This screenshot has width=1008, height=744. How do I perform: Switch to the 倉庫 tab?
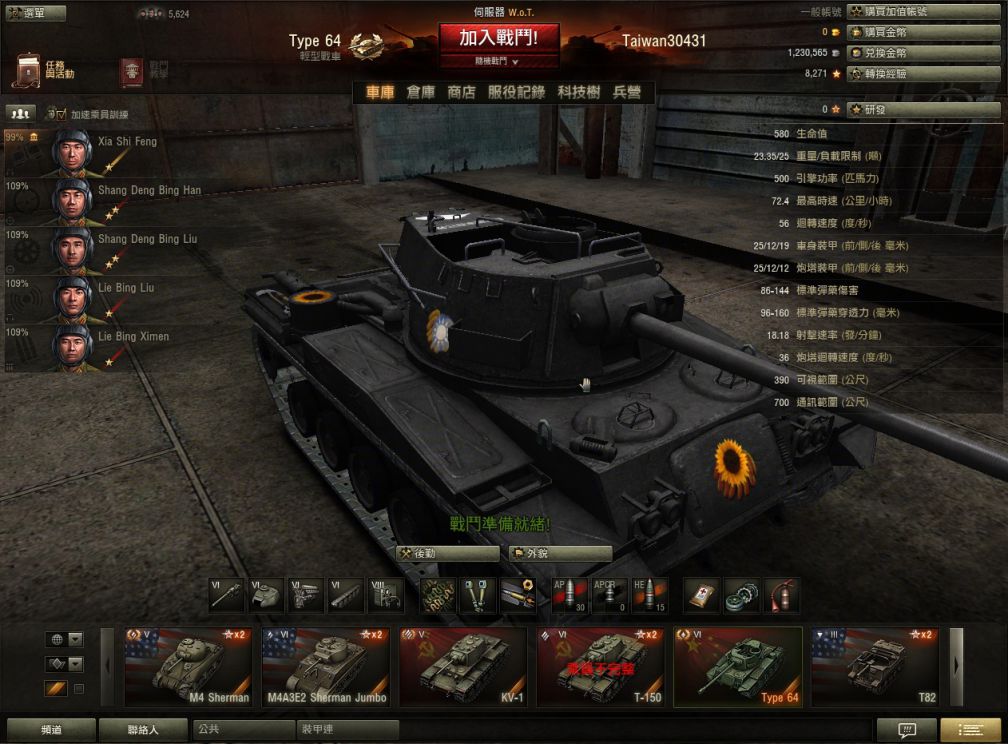(x=420, y=92)
